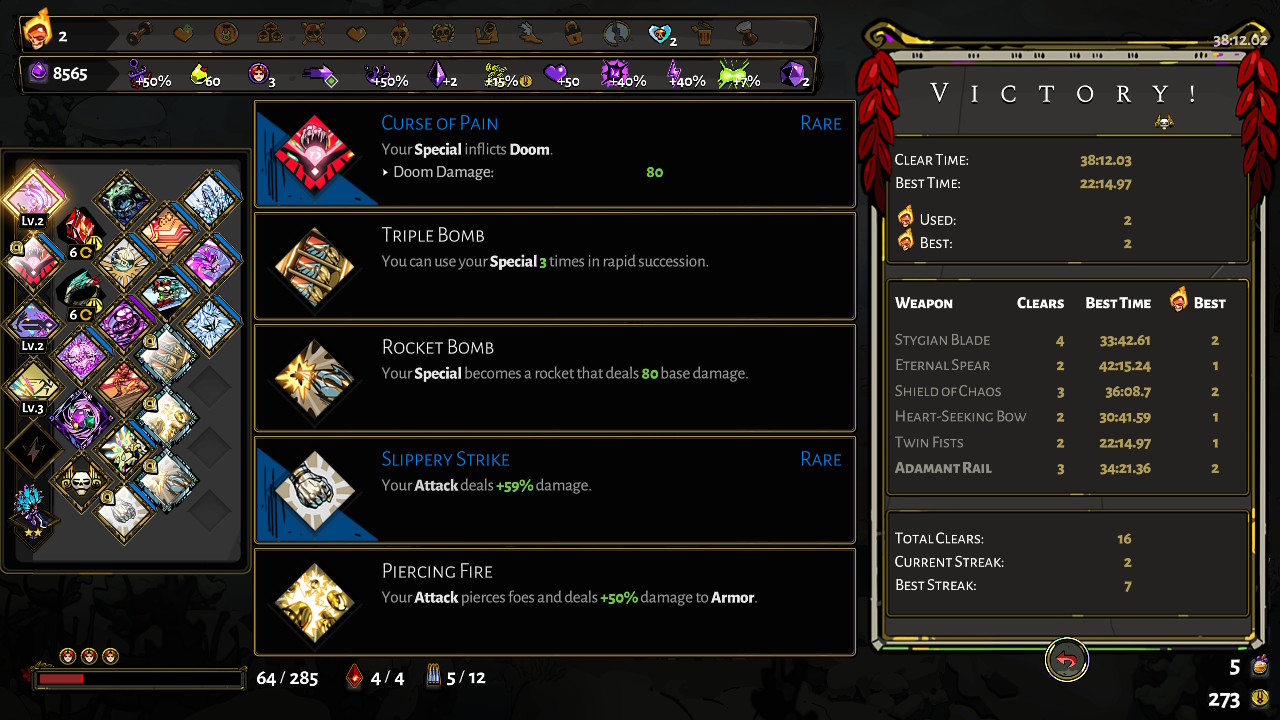The height and width of the screenshot is (720, 1280).
Task: Select the Stygian Blade weapon row
Action: pos(1067,340)
